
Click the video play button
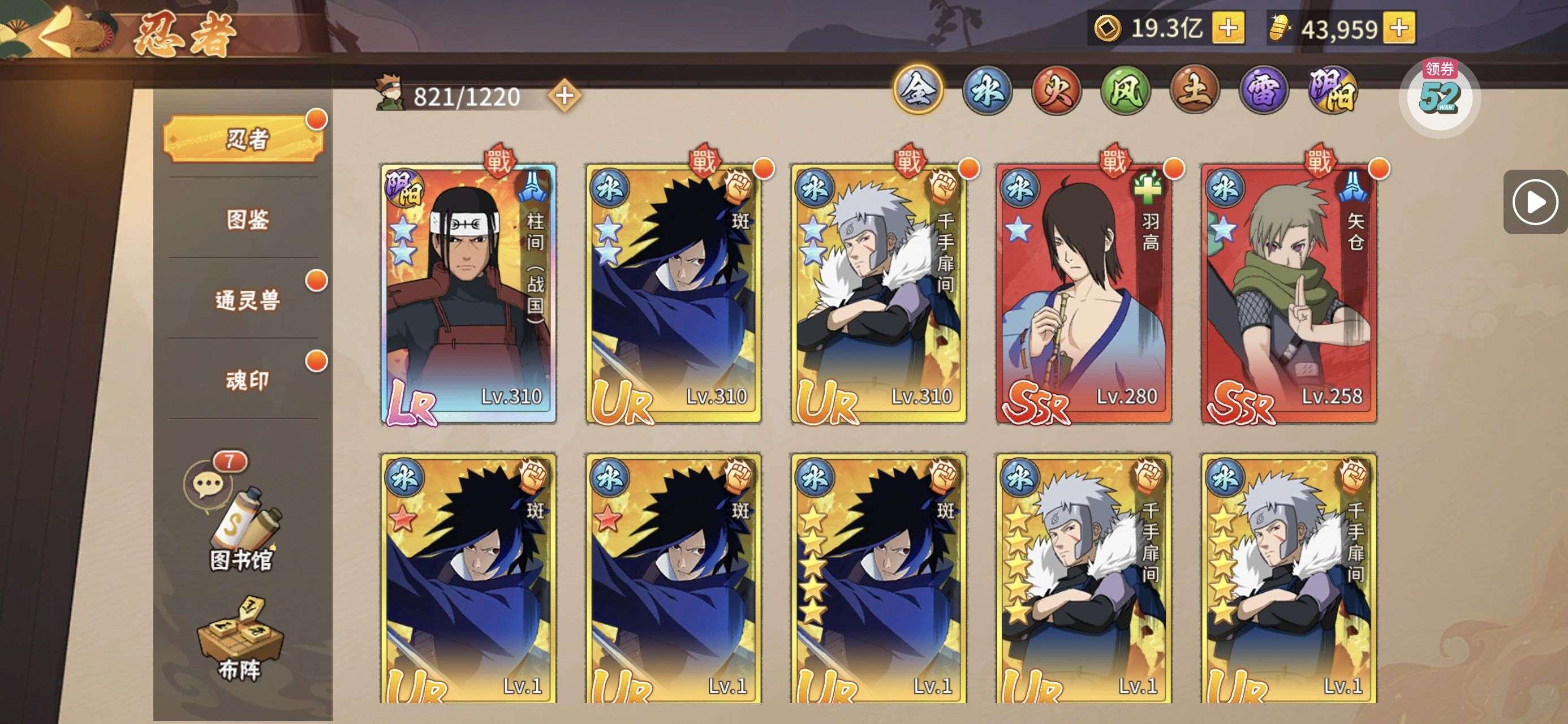coord(1535,202)
